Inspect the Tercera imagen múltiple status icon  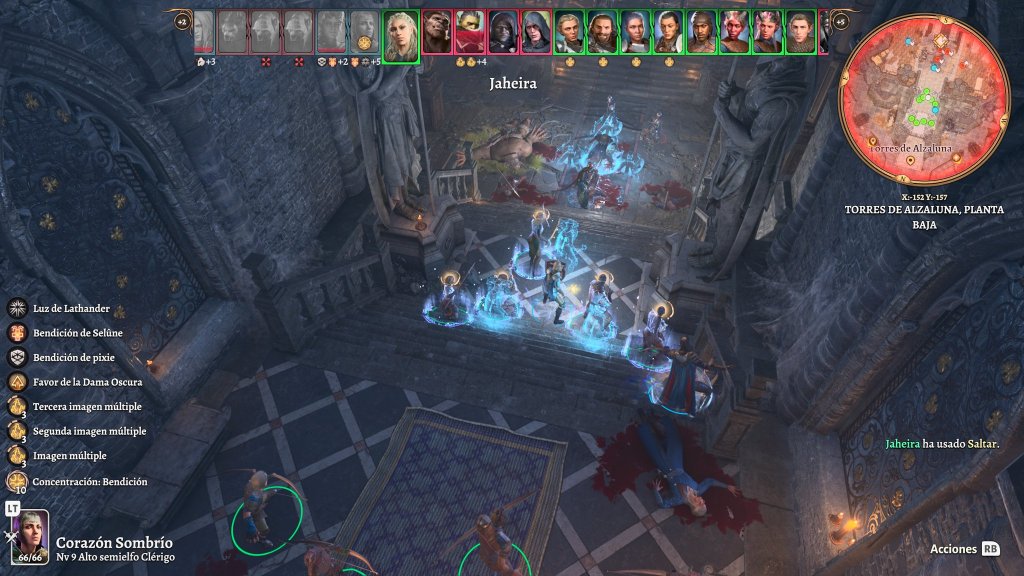click(17, 406)
